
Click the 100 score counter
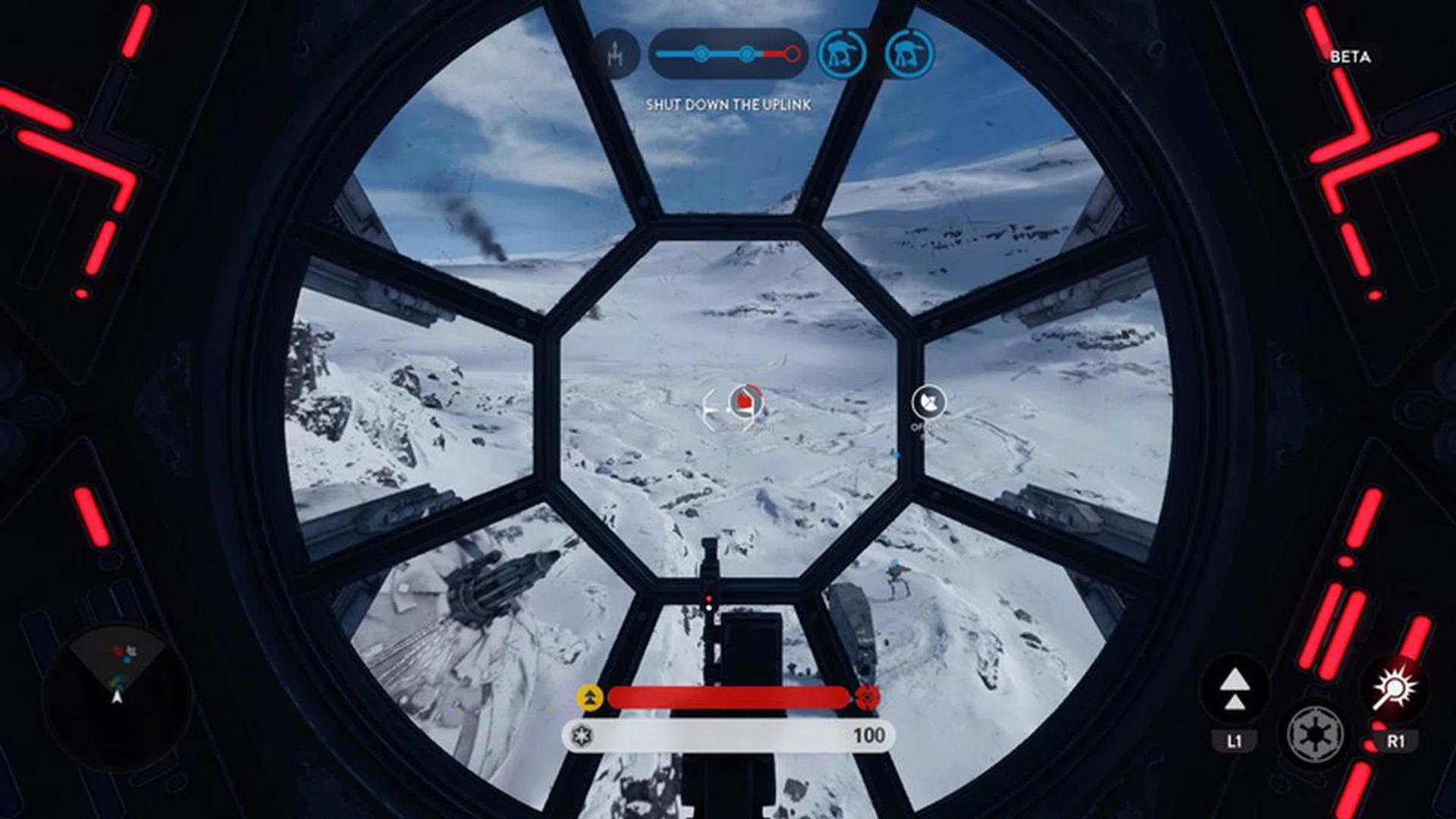coord(871,734)
